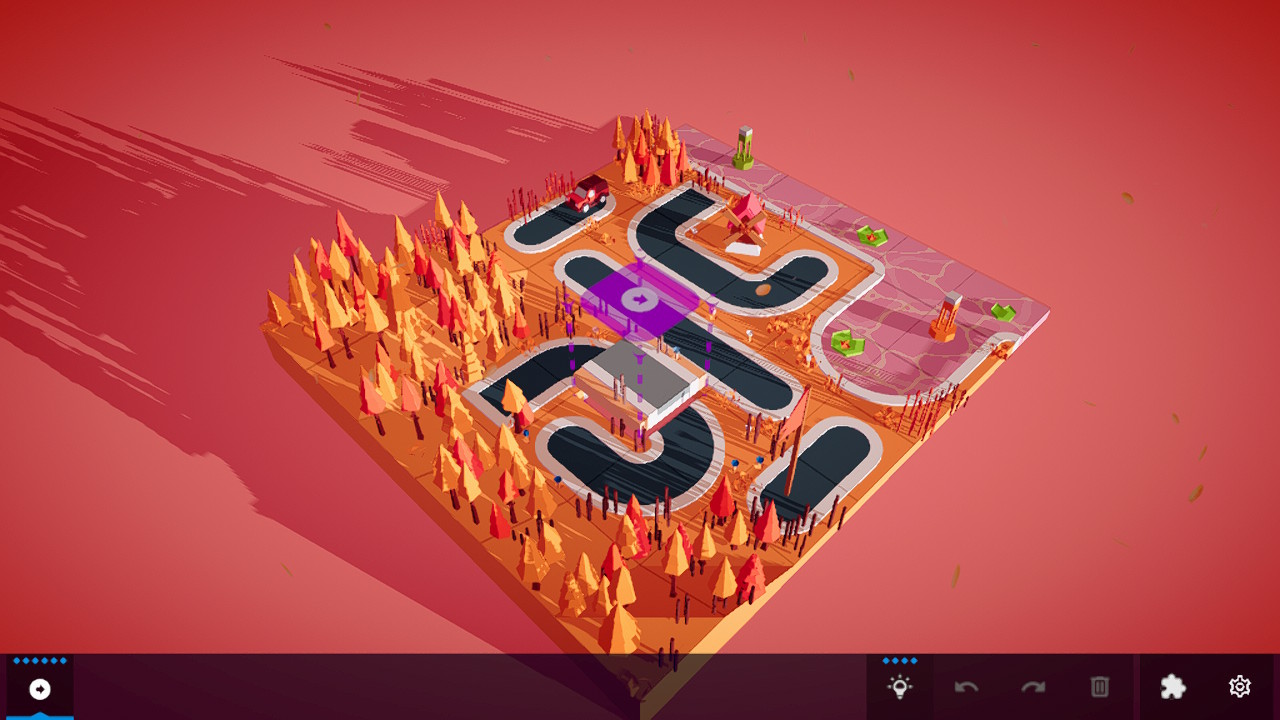Click the blue progress bar under the tile preview
1280x720 pixels.
point(38,715)
